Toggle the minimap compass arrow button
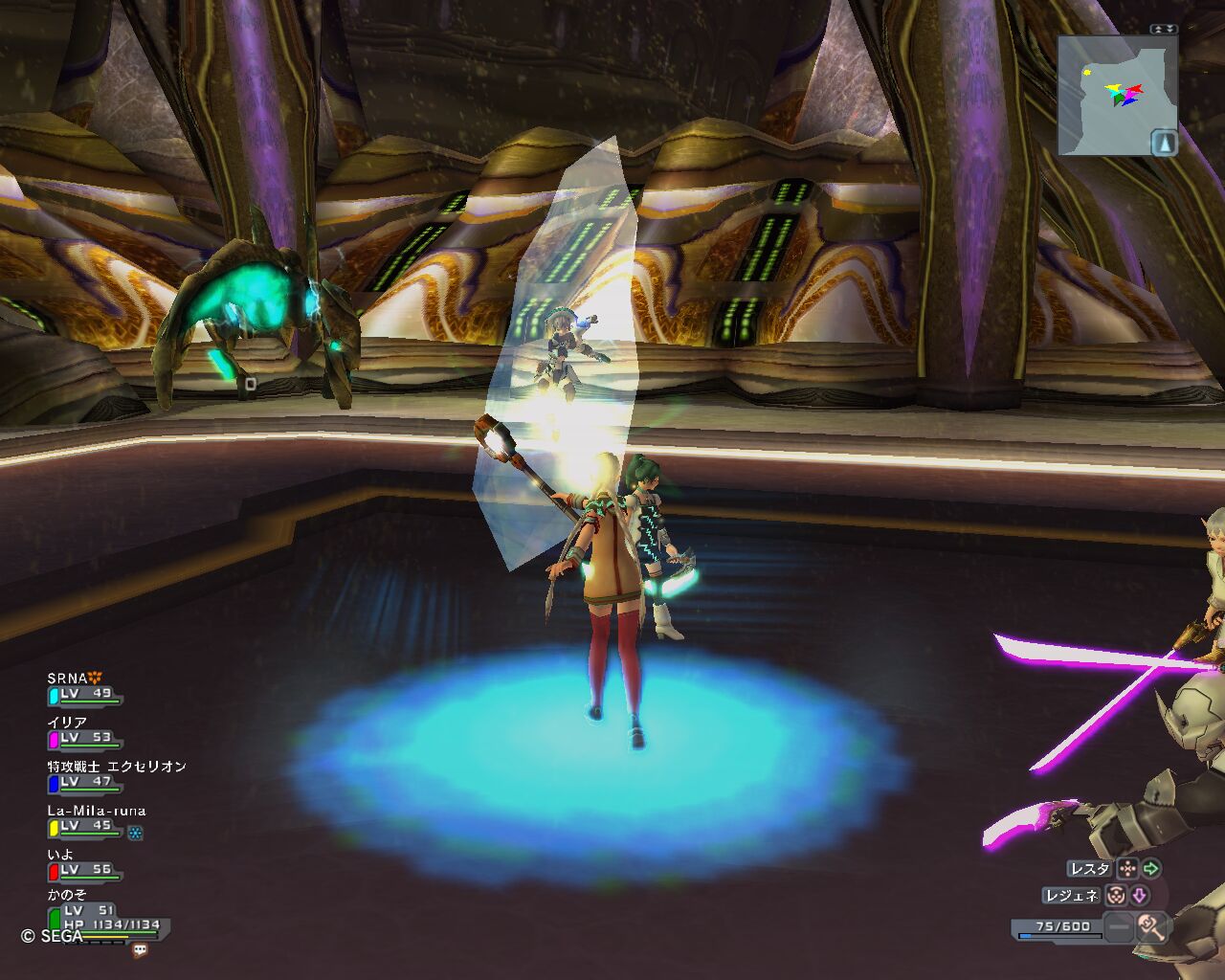The image size is (1225, 980). (x=1163, y=143)
